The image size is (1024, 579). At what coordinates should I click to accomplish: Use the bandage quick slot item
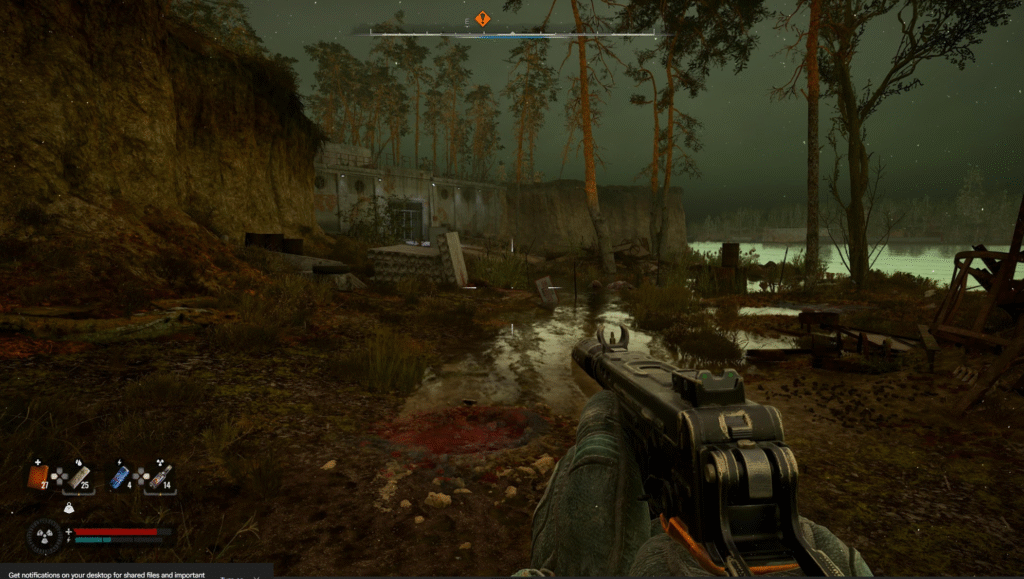(79, 477)
